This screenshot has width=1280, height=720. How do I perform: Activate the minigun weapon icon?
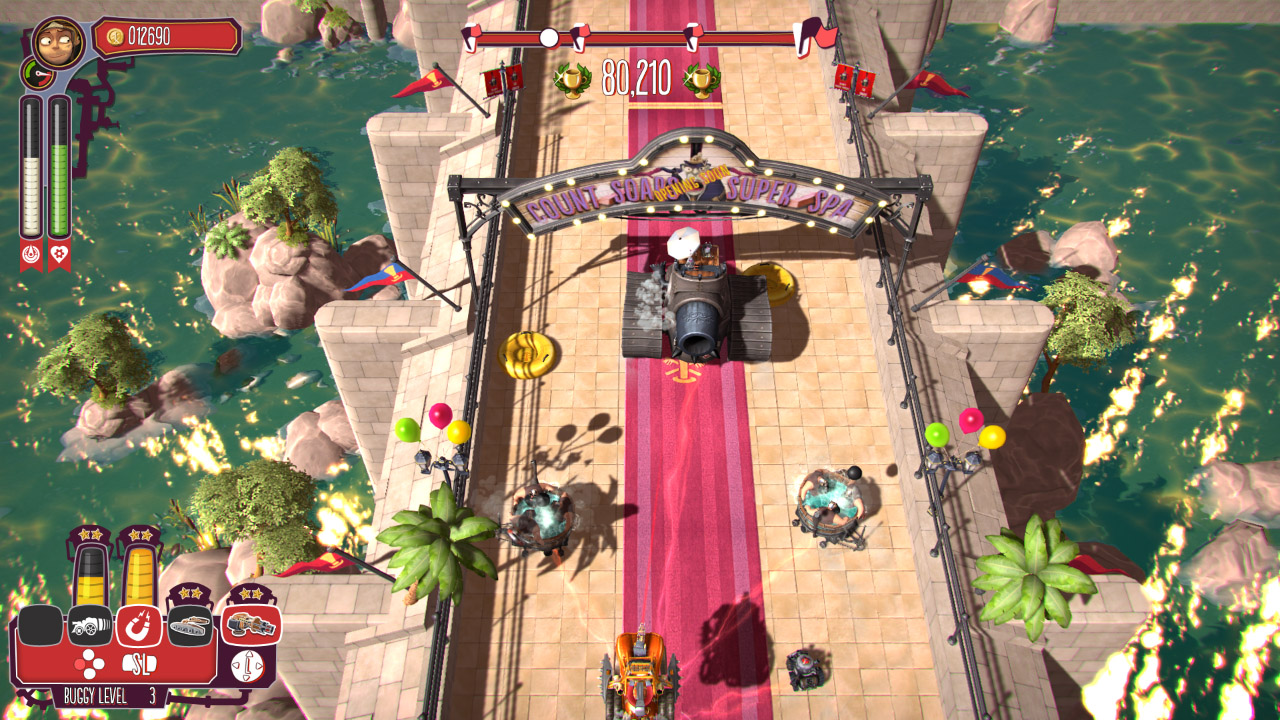click(x=250, y=624)
